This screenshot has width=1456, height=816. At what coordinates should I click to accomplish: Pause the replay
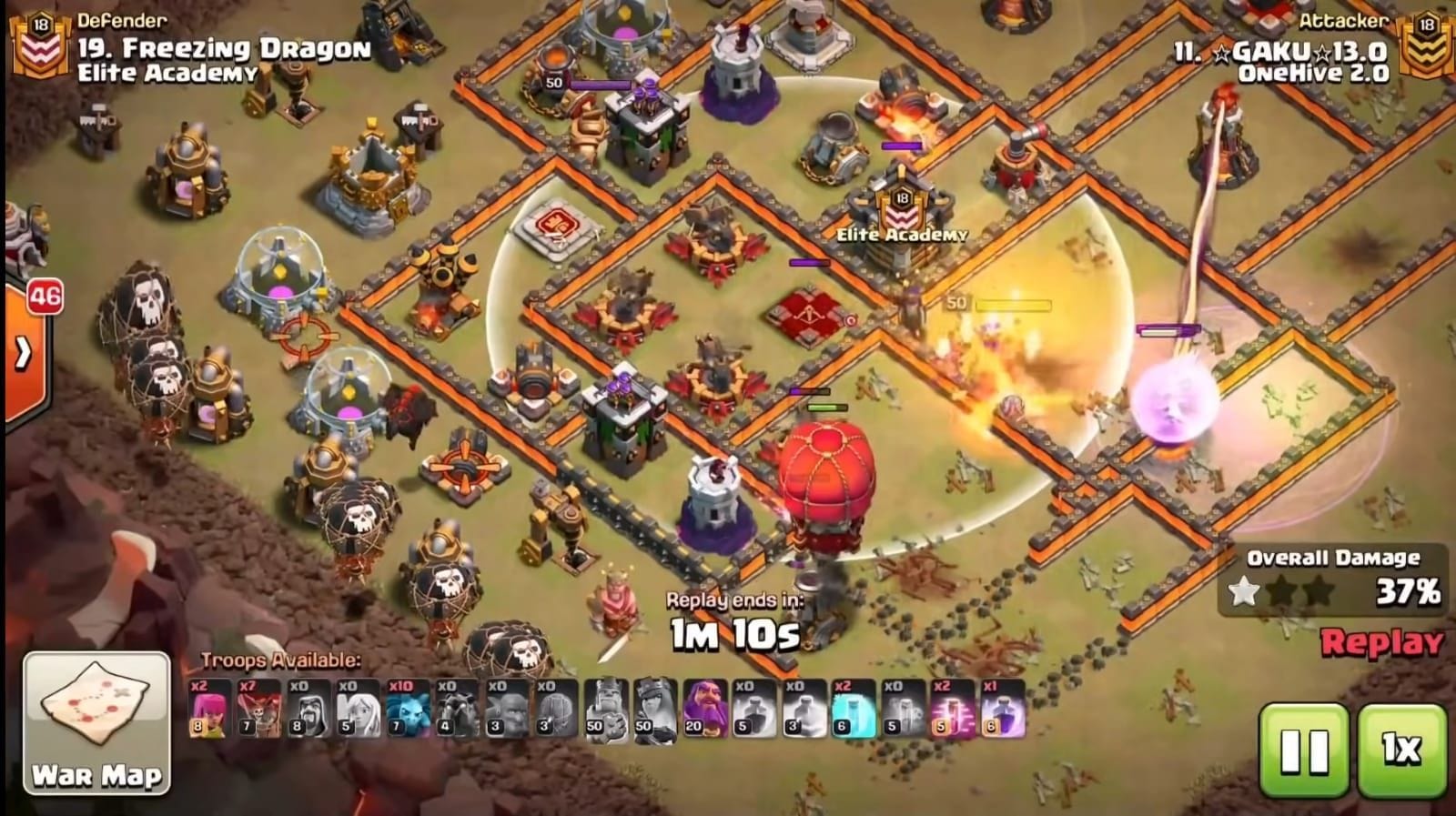1304,750
